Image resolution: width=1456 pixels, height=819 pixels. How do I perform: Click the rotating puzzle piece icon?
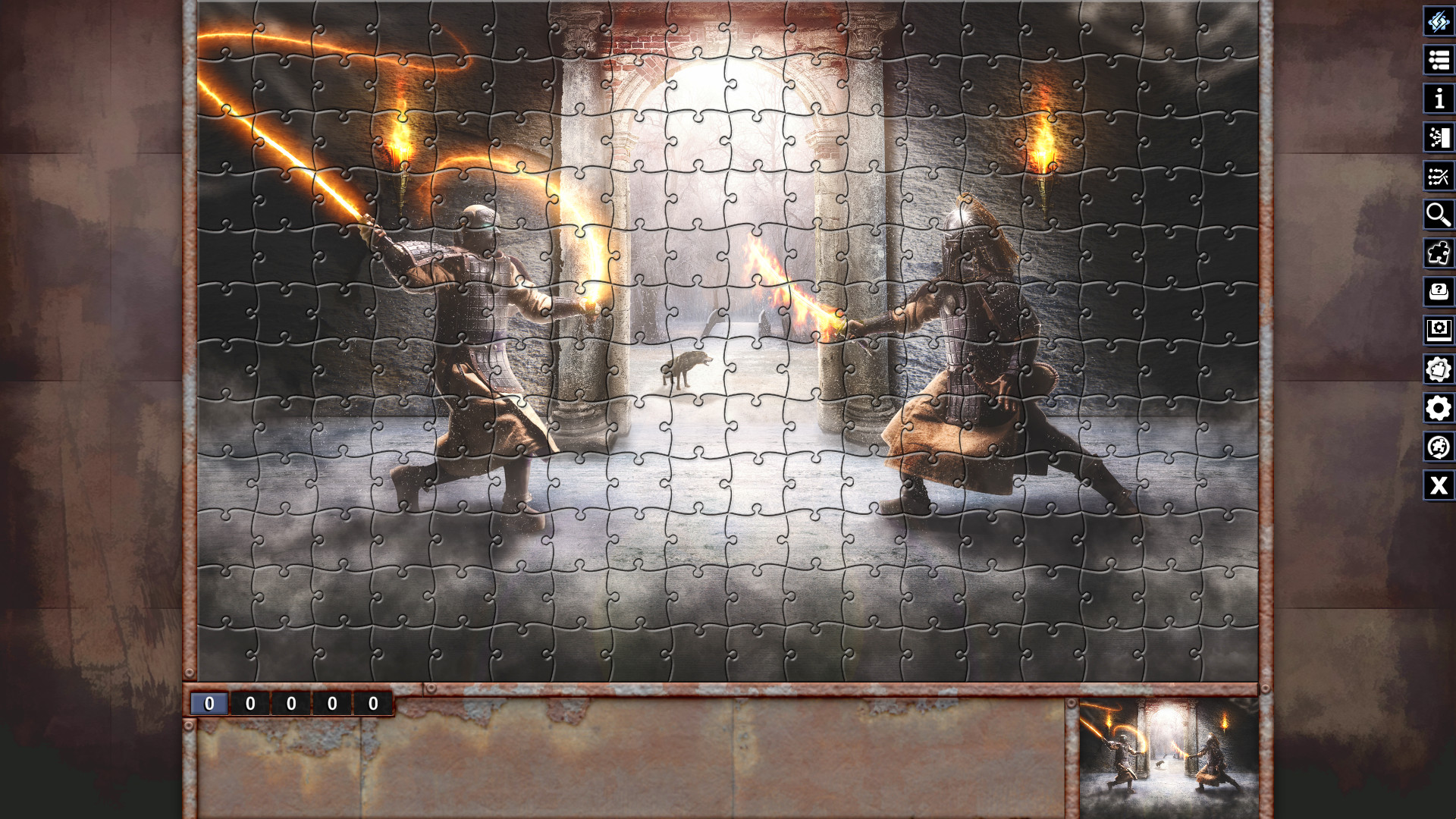pos(1439,447)
